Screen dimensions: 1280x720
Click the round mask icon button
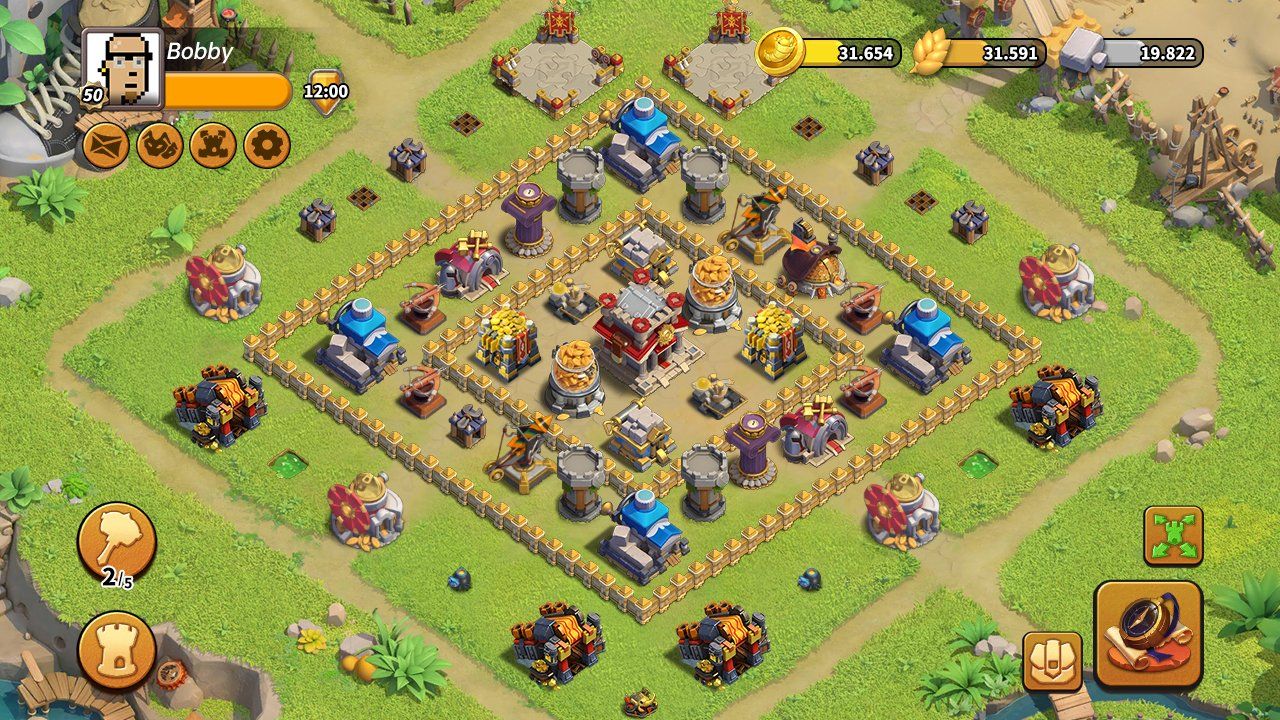point(159,146)
